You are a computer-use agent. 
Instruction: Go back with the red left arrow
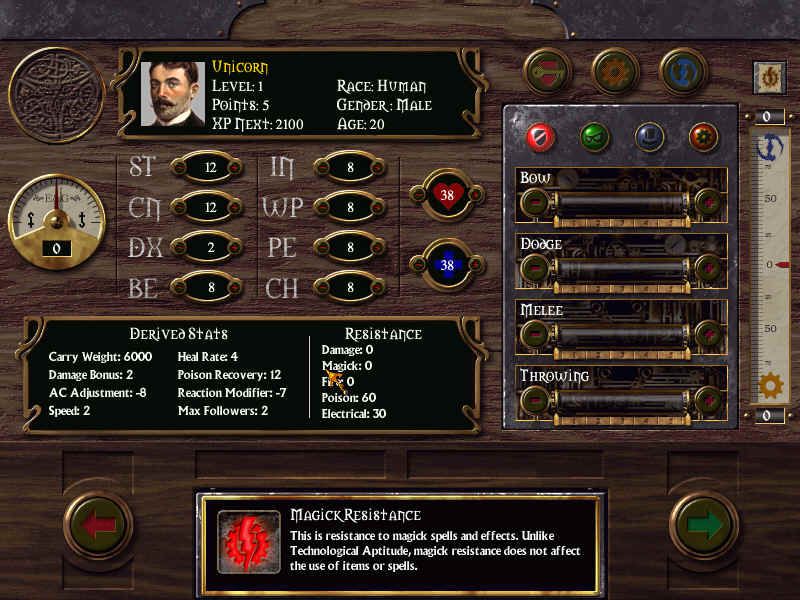click(x=99, y=526)
